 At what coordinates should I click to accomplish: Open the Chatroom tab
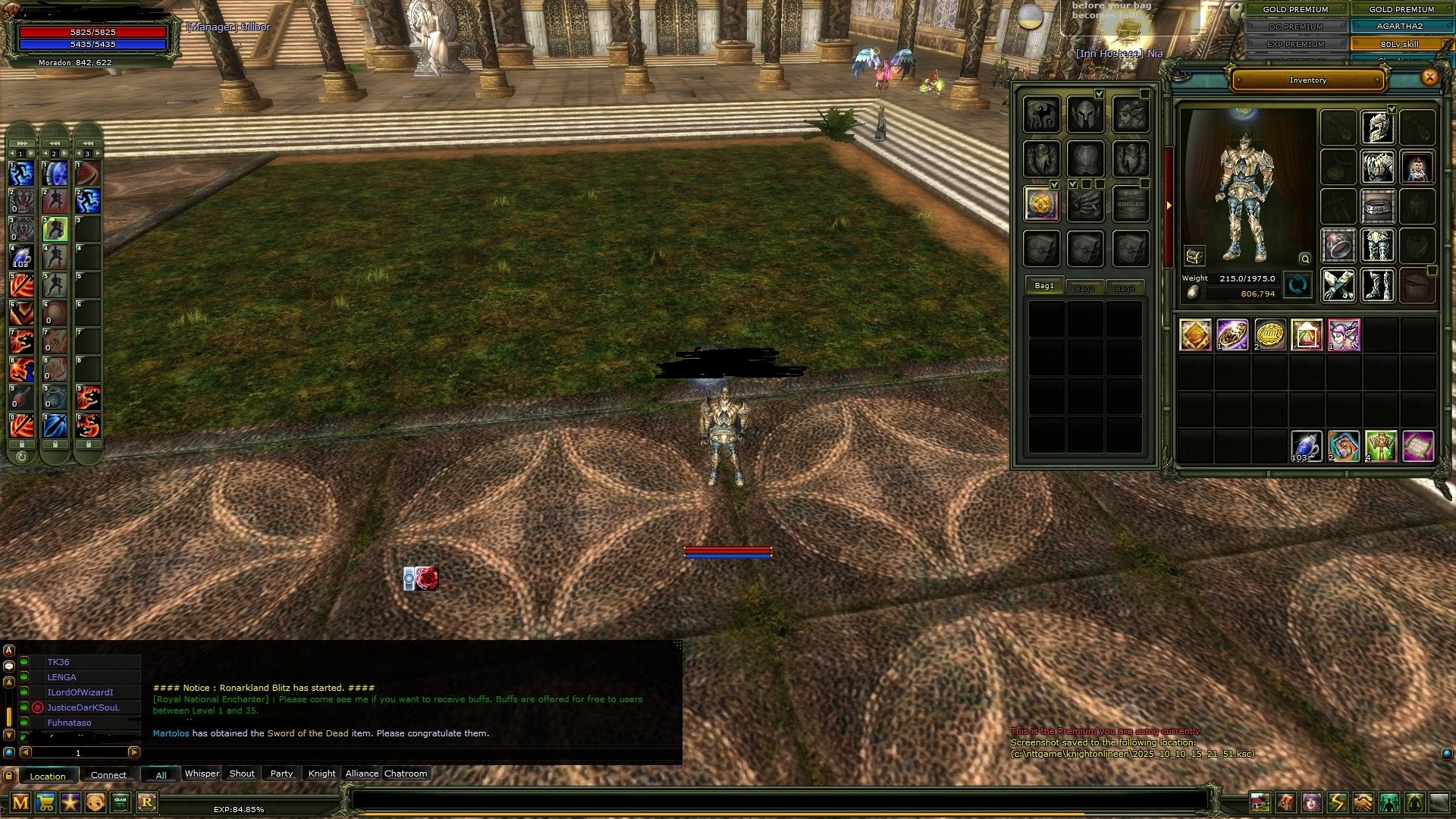[x=406, y=773]
